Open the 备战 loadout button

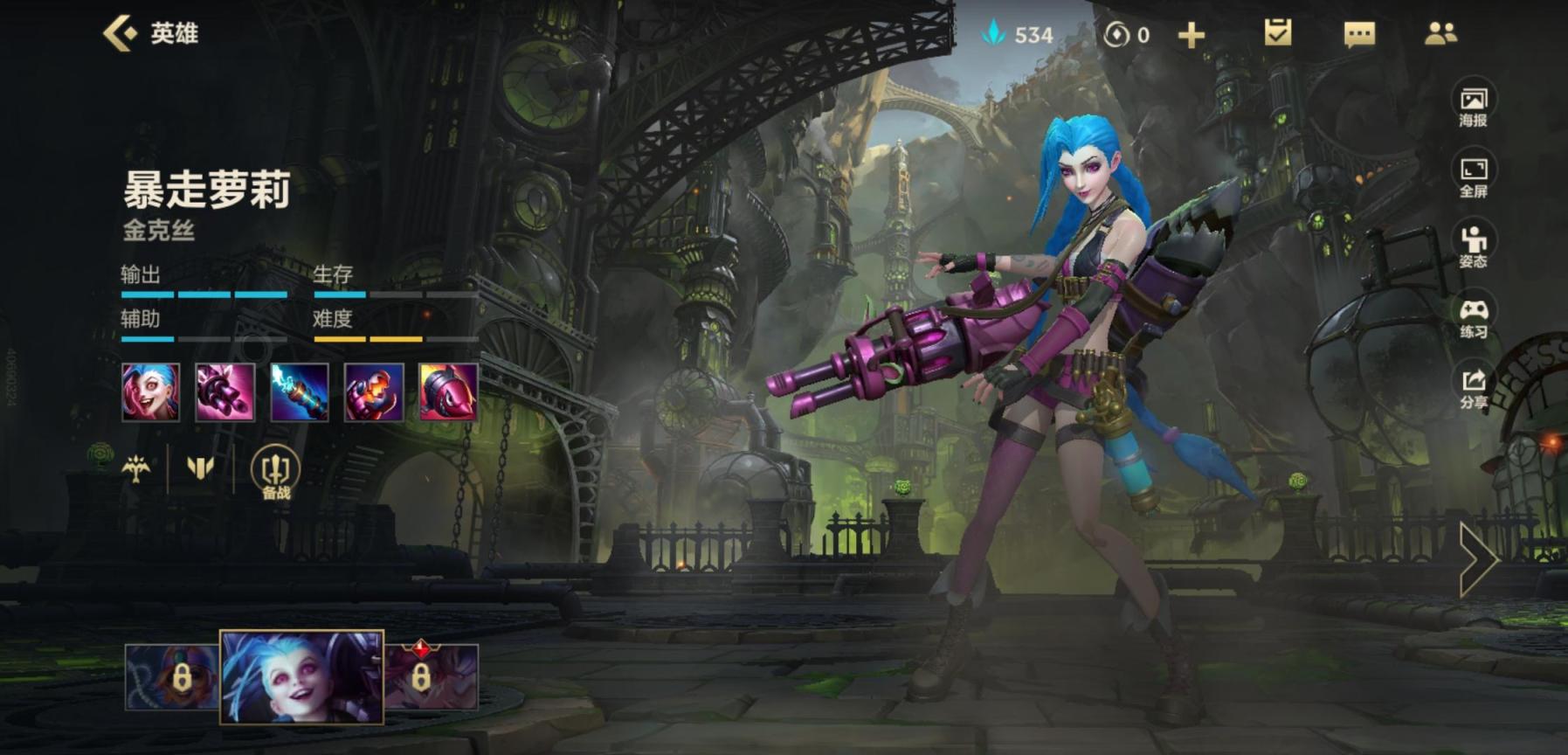[275, 473]
